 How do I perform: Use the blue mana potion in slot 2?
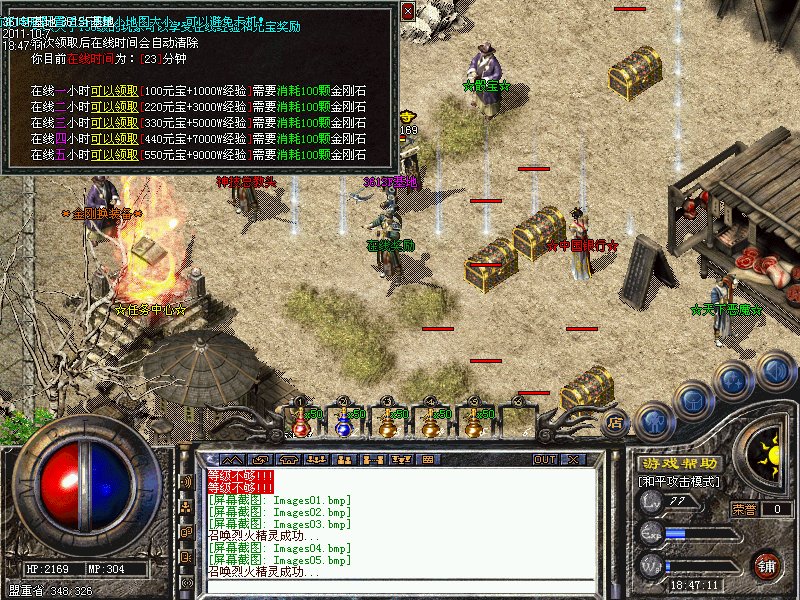pyautogui.click(x=343, y=424)
